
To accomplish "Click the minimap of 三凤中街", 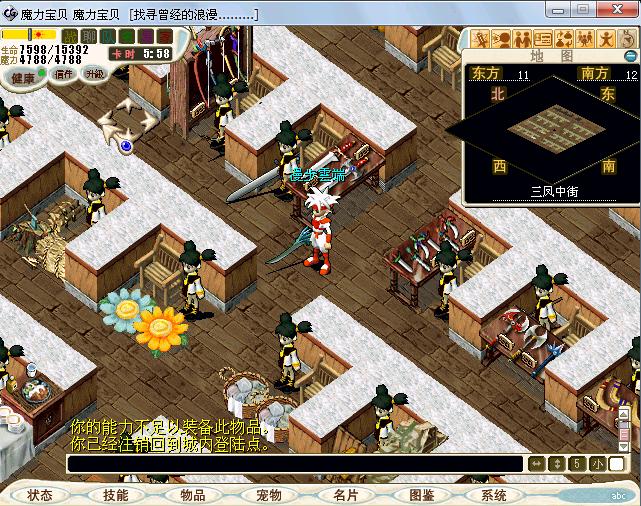I will coord(547,128).
